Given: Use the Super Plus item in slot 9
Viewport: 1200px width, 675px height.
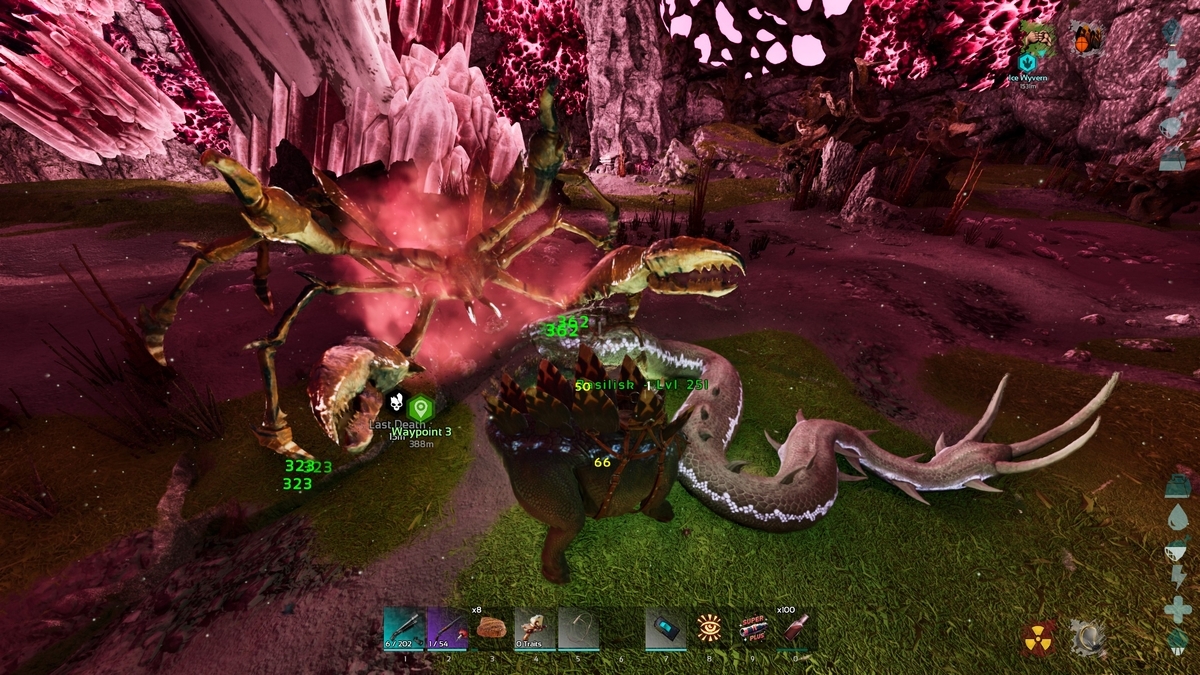Looking at the screenshot, I should [x=752, y=629].
